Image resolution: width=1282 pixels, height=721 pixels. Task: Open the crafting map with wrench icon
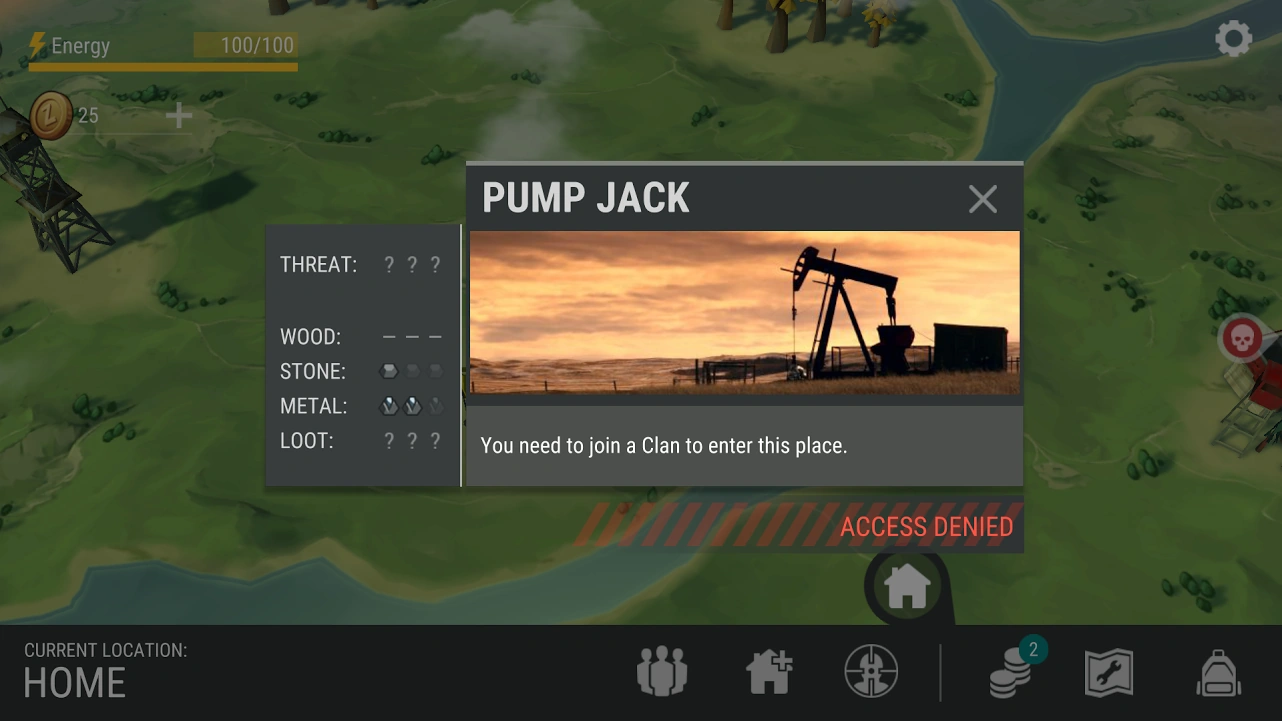click(x=1107, y=671)
